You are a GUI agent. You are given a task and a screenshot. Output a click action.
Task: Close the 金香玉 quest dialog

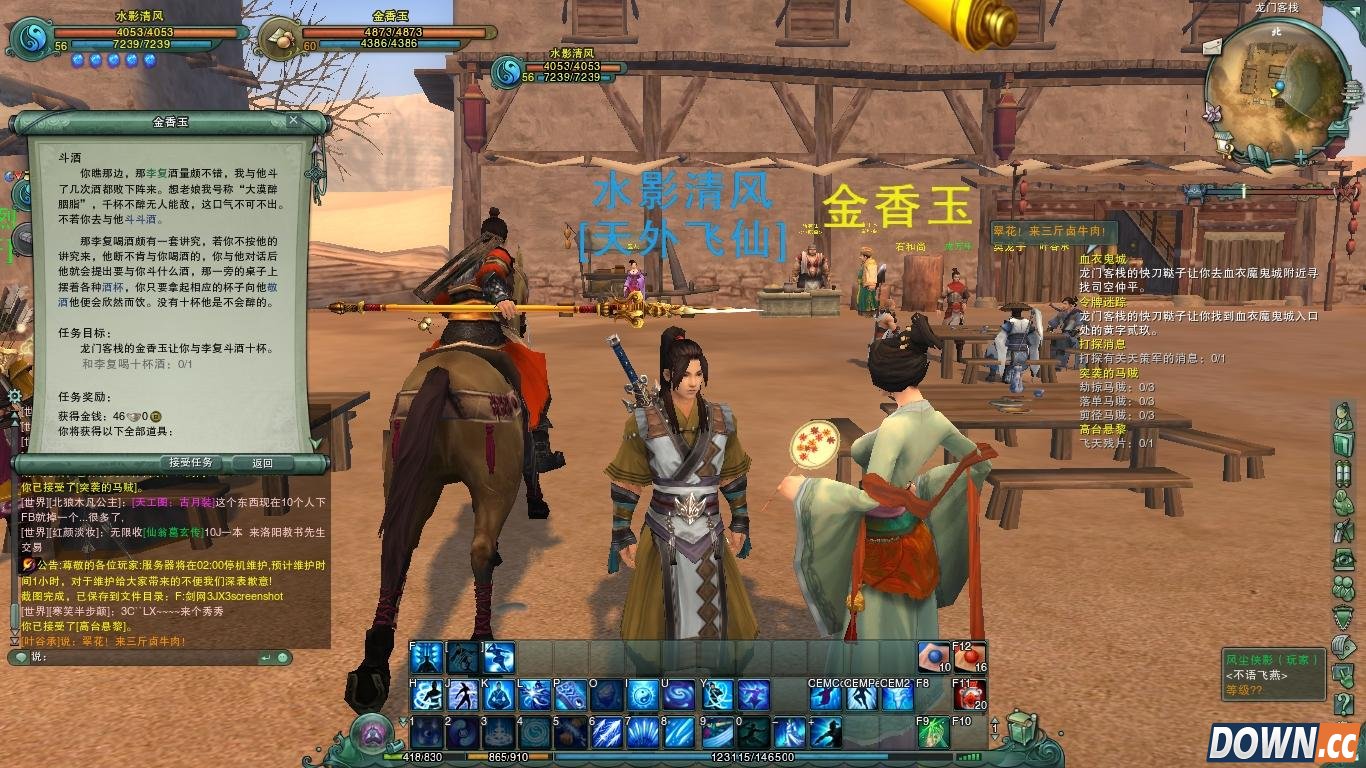tap(293, 121)
